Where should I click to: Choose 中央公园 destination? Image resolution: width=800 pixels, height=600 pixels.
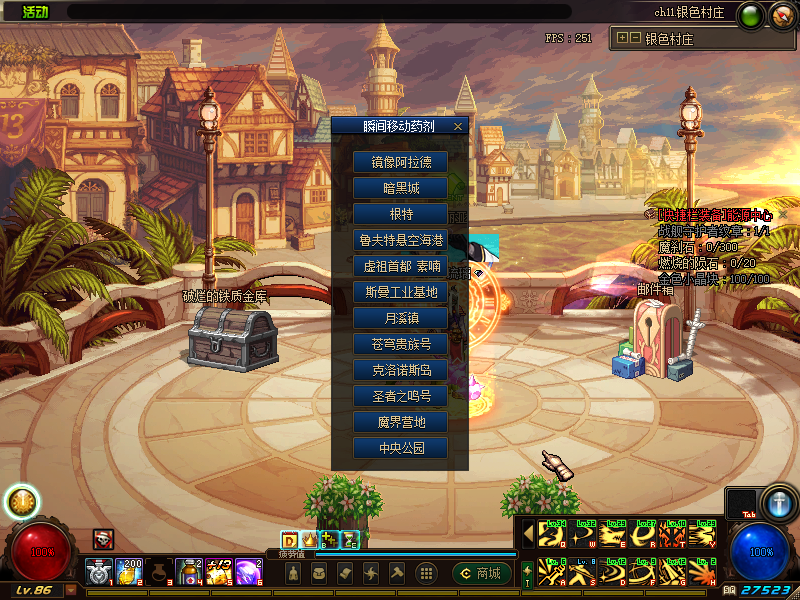coord(400,448)
